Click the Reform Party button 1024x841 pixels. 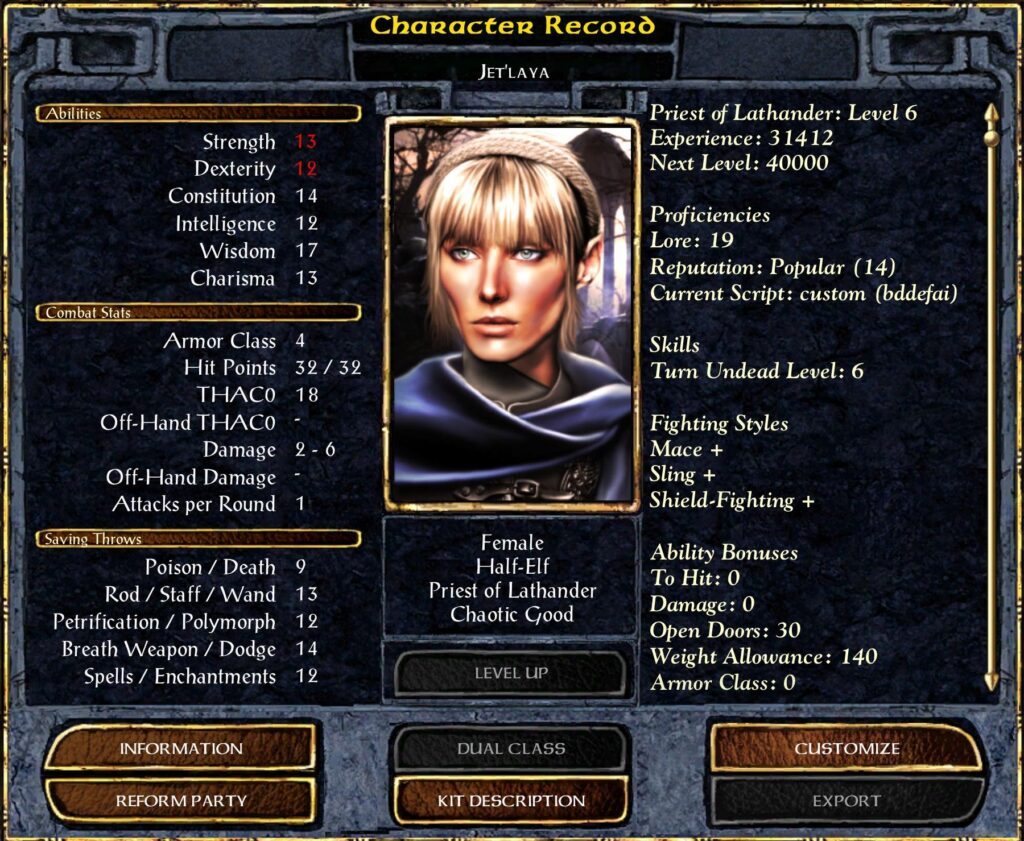(181, 800)
